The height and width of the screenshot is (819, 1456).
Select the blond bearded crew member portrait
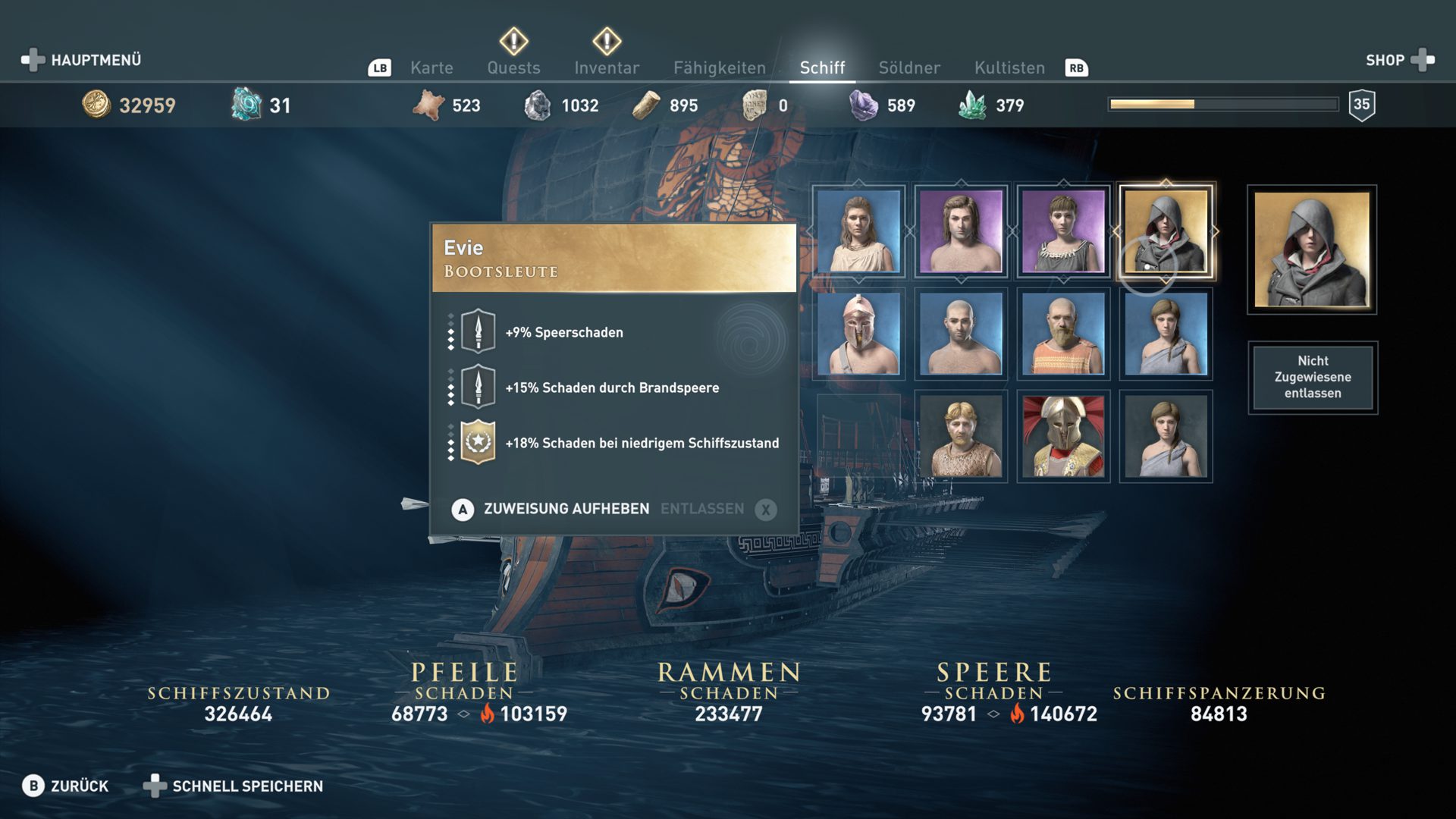961,436
